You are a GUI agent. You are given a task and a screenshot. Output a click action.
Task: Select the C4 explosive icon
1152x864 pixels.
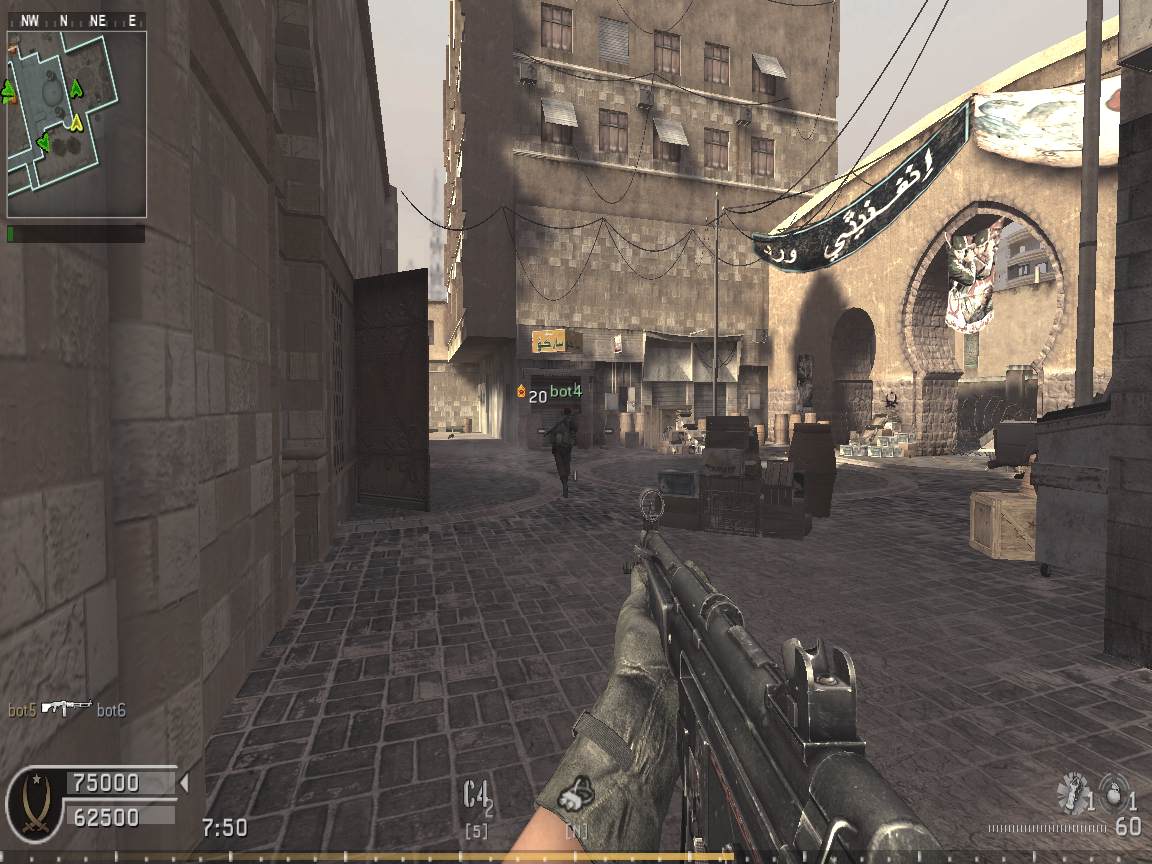(478, 798)
